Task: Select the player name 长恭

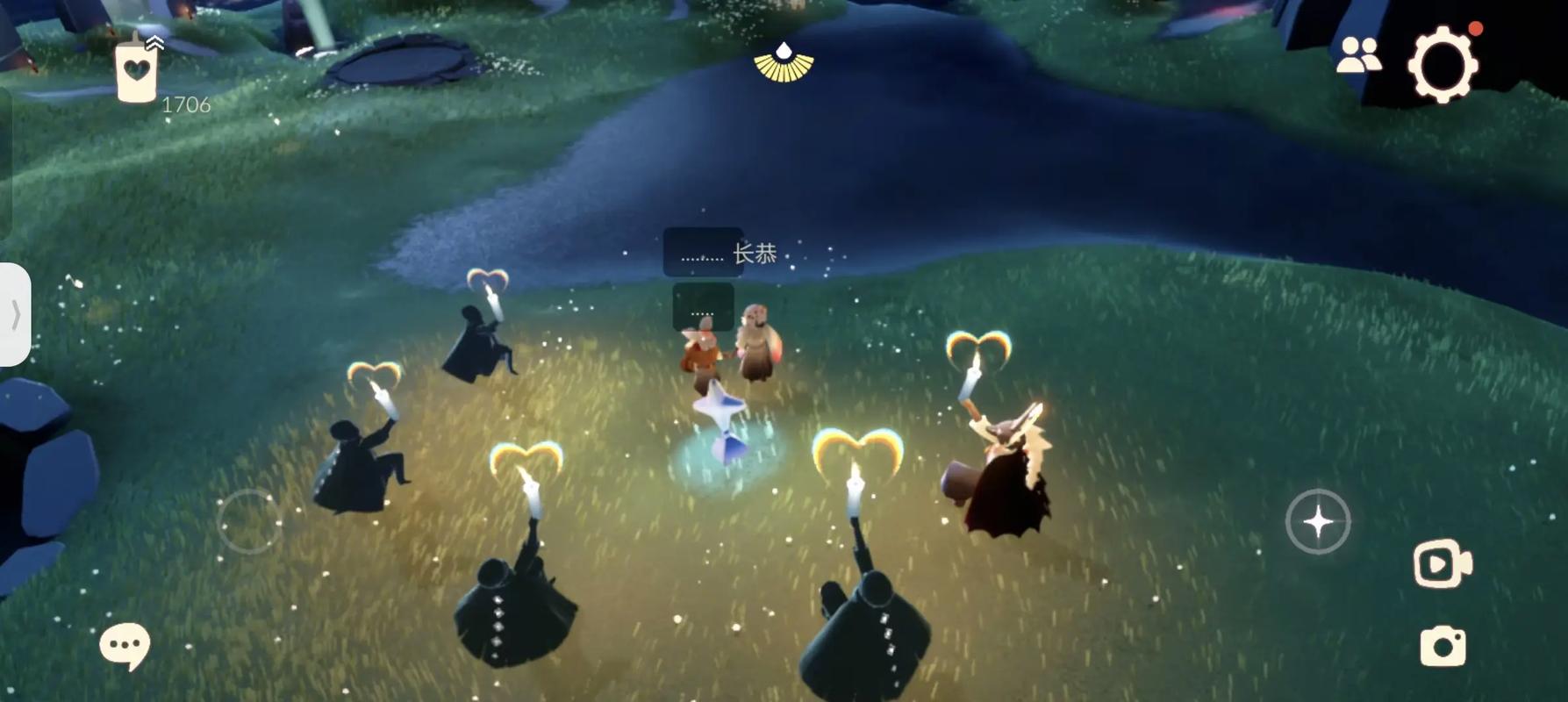Action: pos(755,252)
